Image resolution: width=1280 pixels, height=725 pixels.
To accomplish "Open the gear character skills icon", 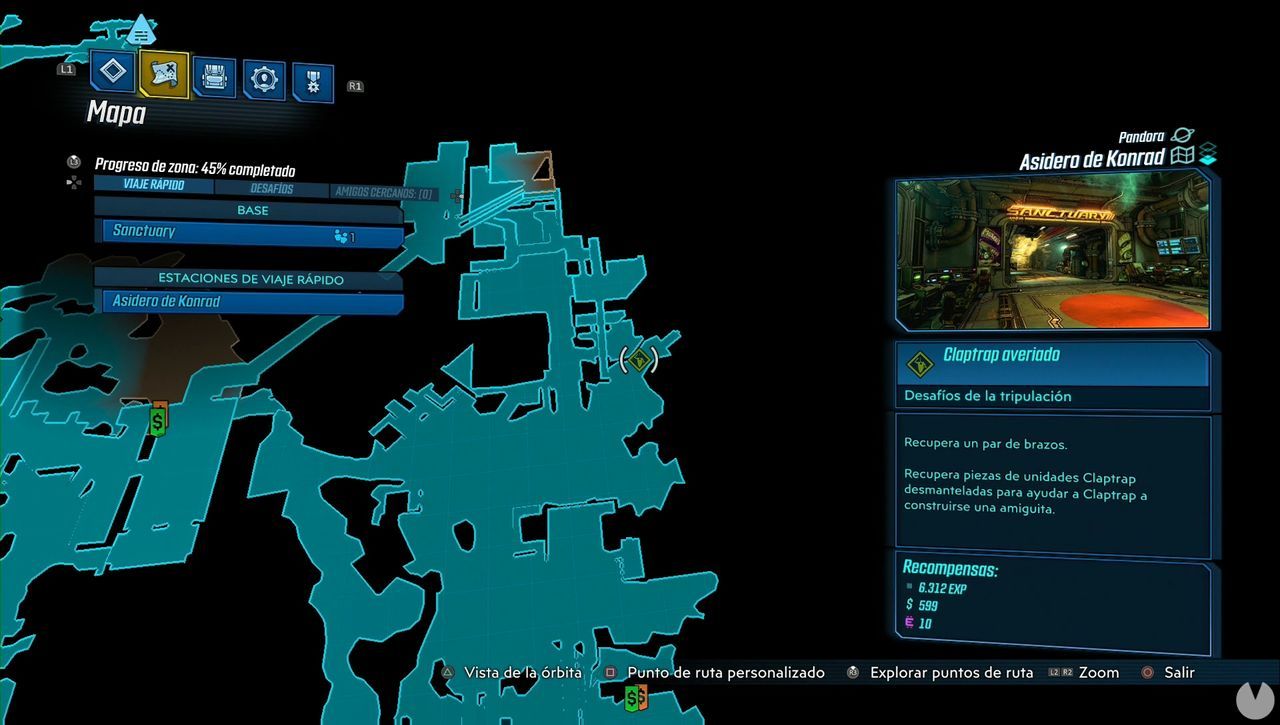I will tap(265, 77).
